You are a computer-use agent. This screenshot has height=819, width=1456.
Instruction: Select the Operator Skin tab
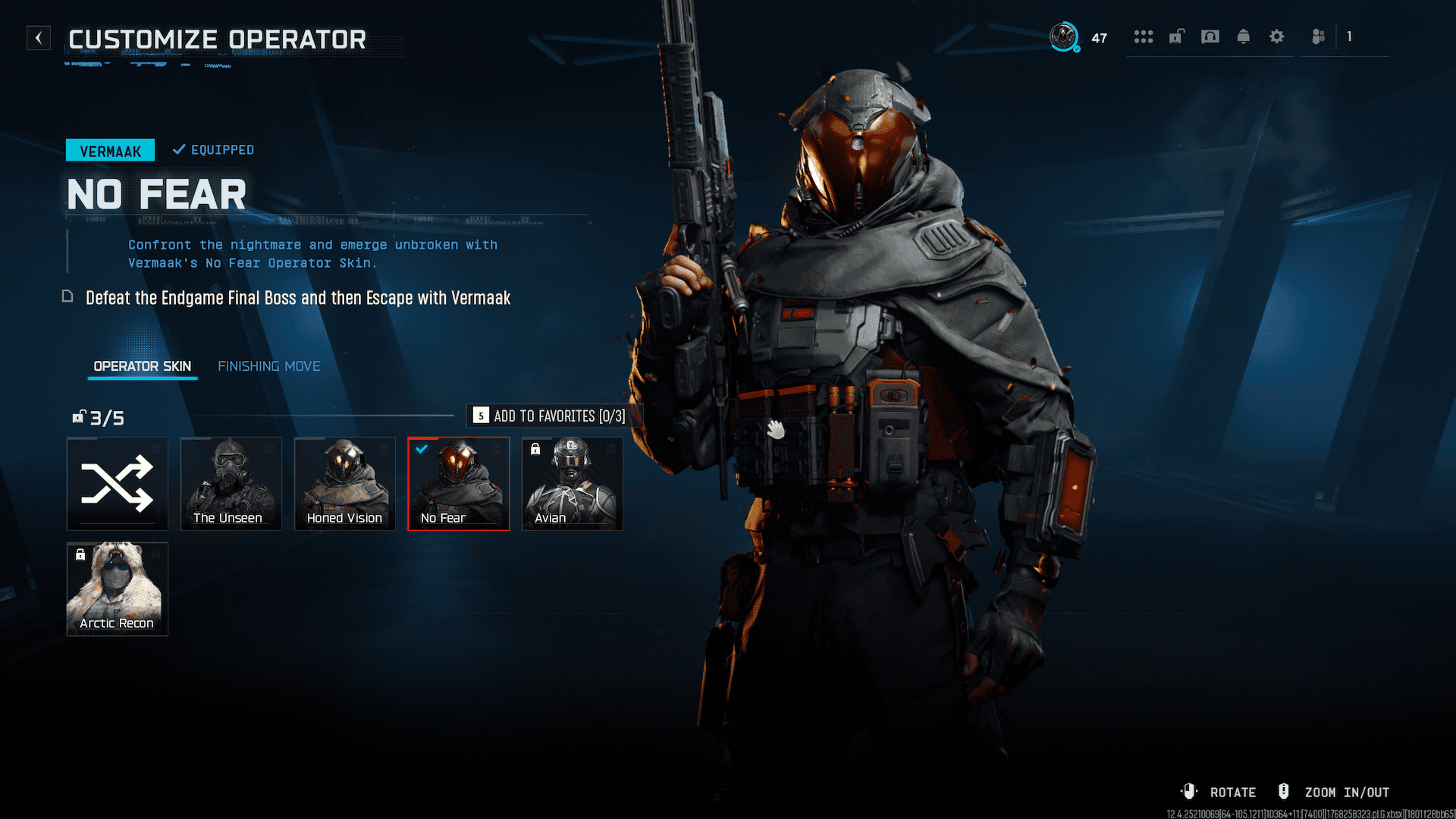[142, 366]
